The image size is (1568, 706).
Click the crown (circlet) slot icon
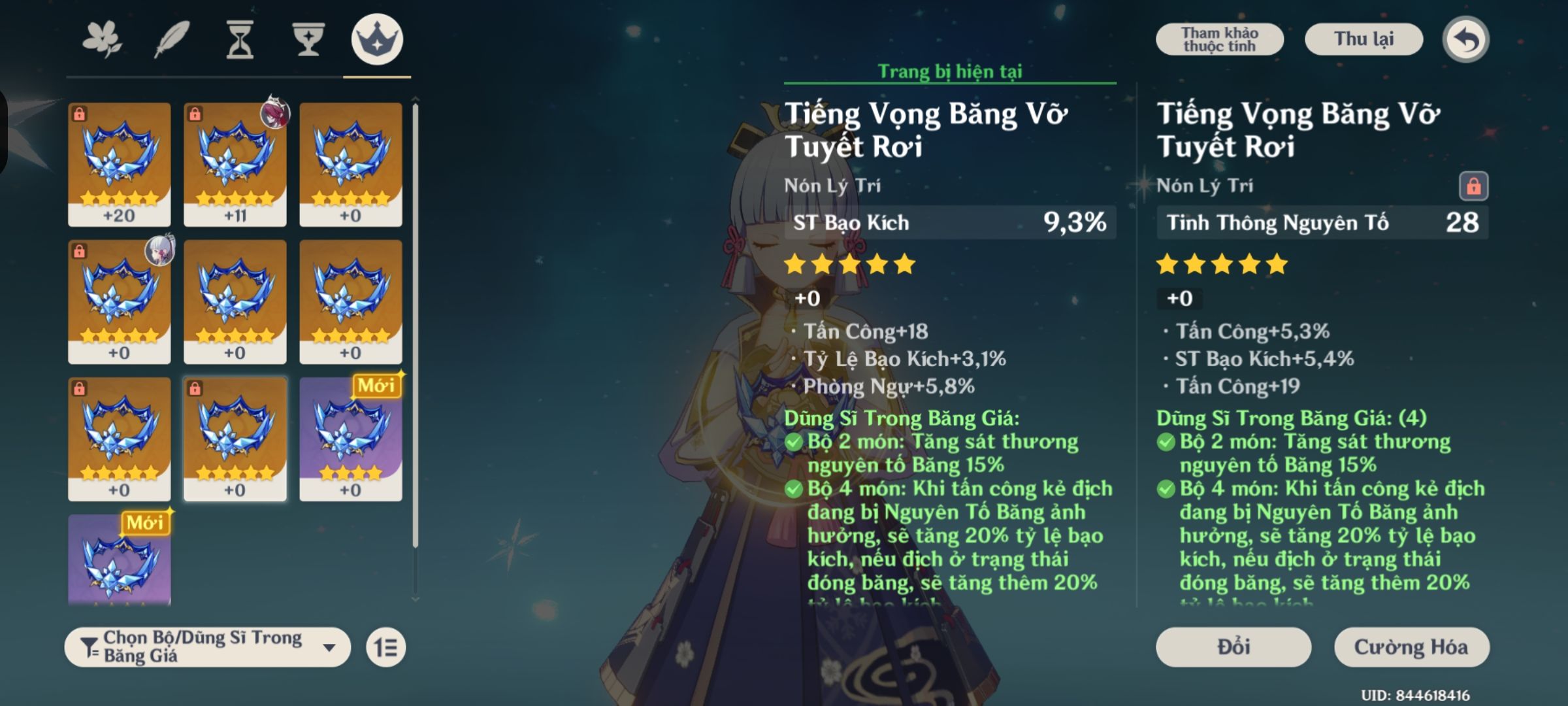tap(378, 39)
